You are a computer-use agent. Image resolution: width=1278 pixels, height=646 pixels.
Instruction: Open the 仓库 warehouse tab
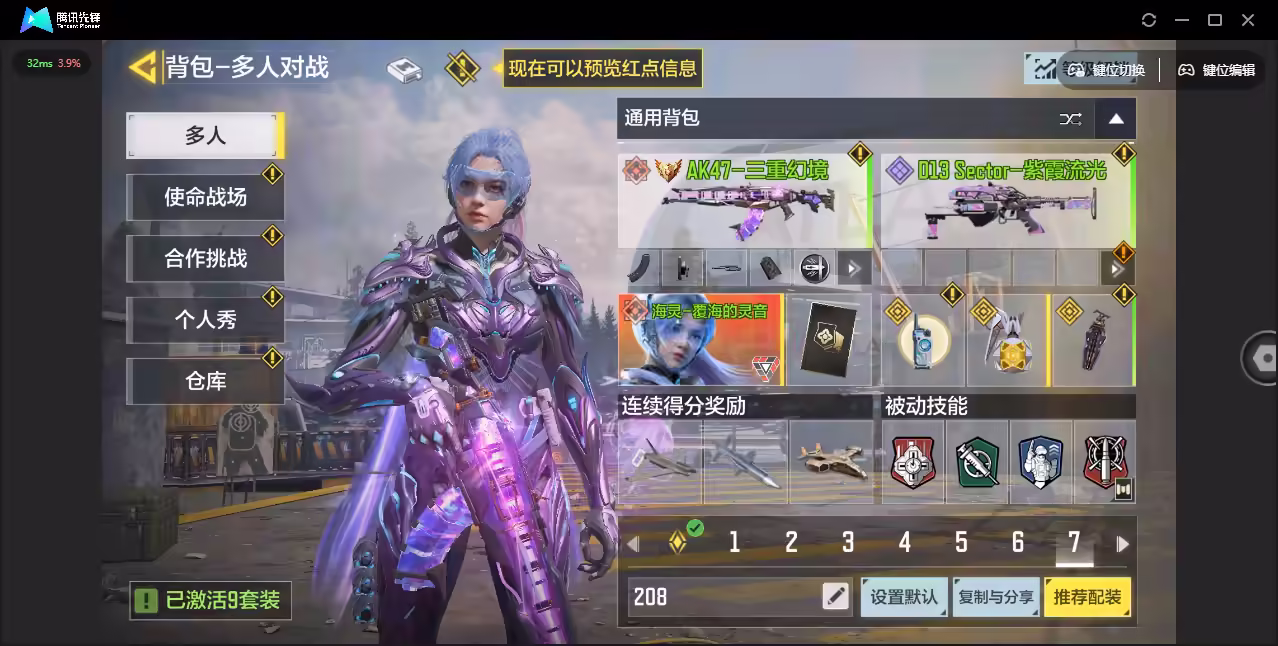tap(205, 381)
